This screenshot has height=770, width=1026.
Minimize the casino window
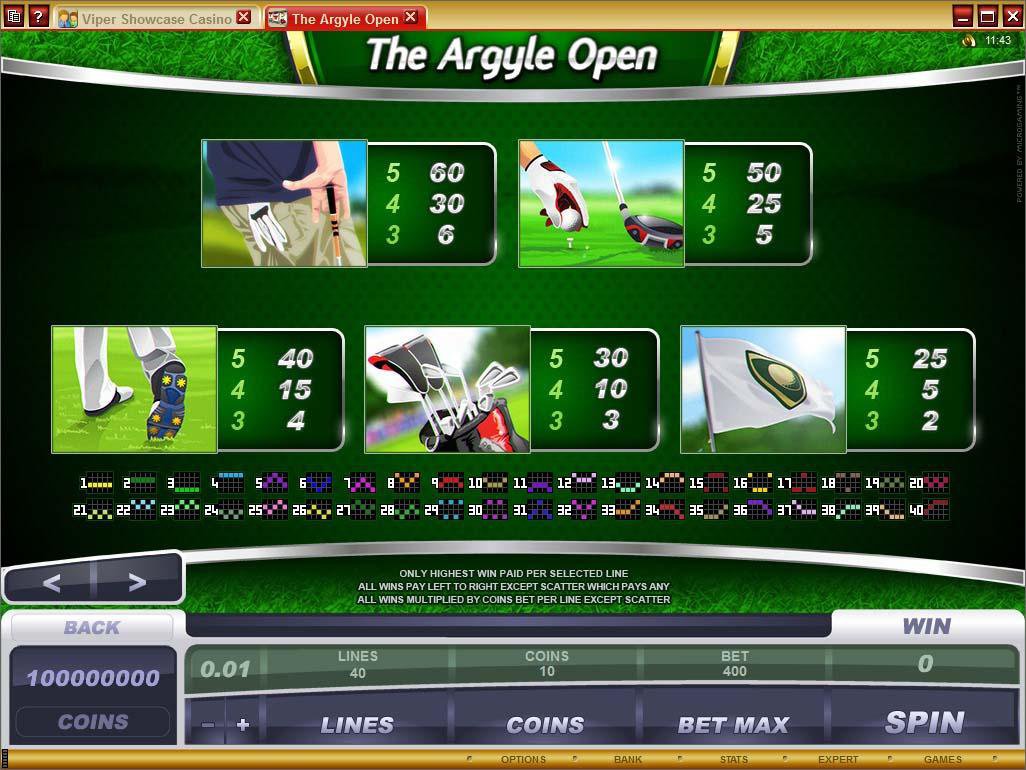963,16
